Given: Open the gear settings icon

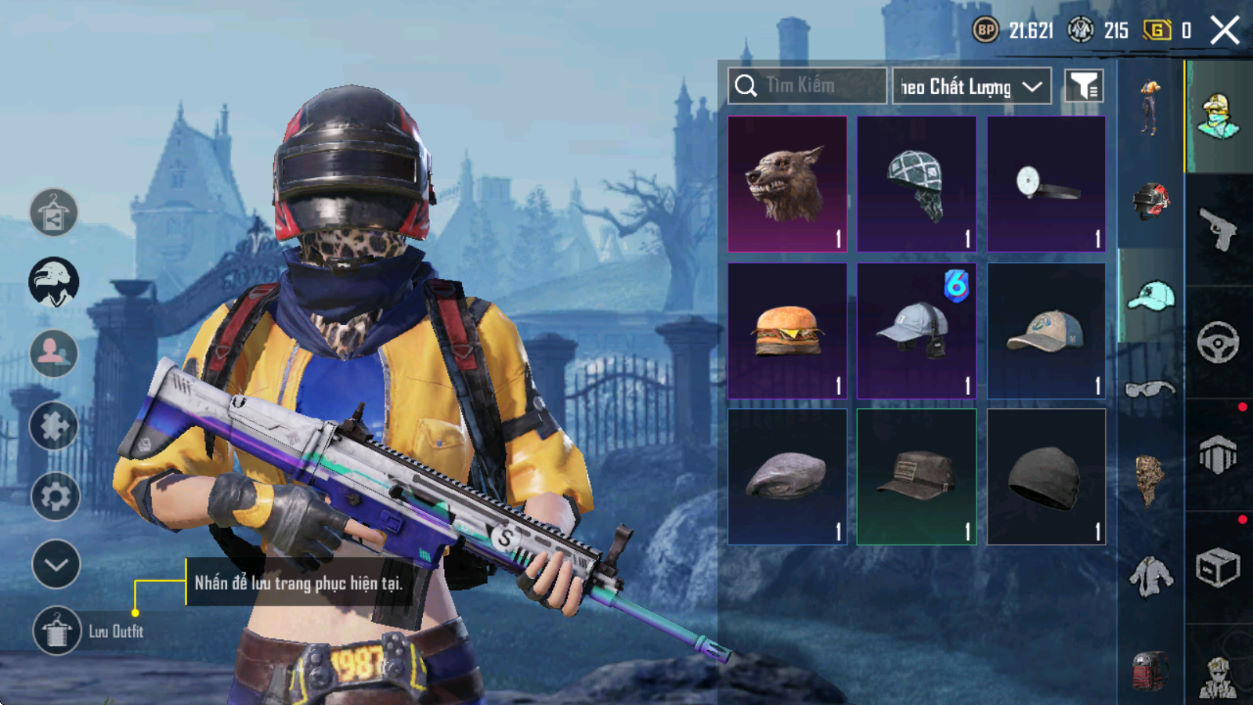Looking at the screenshot, I should point(55,496).
